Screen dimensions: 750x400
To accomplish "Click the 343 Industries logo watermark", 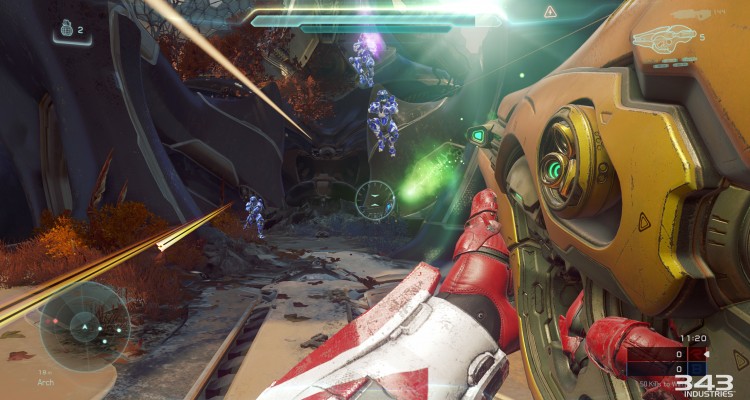I will [x=703, y=385].
